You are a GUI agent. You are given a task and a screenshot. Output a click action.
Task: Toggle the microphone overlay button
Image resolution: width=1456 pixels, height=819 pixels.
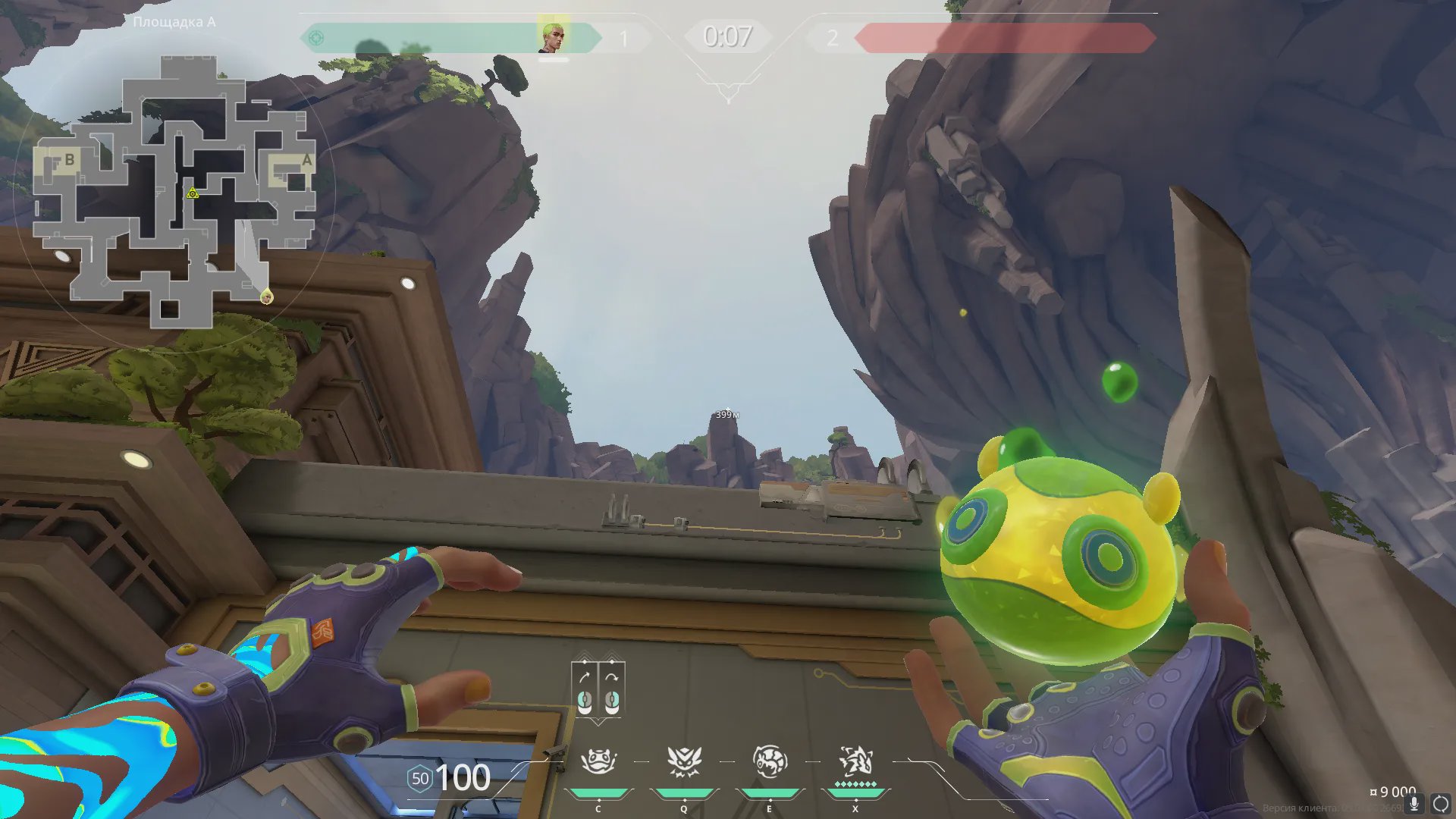click(x=1414, y=804)
